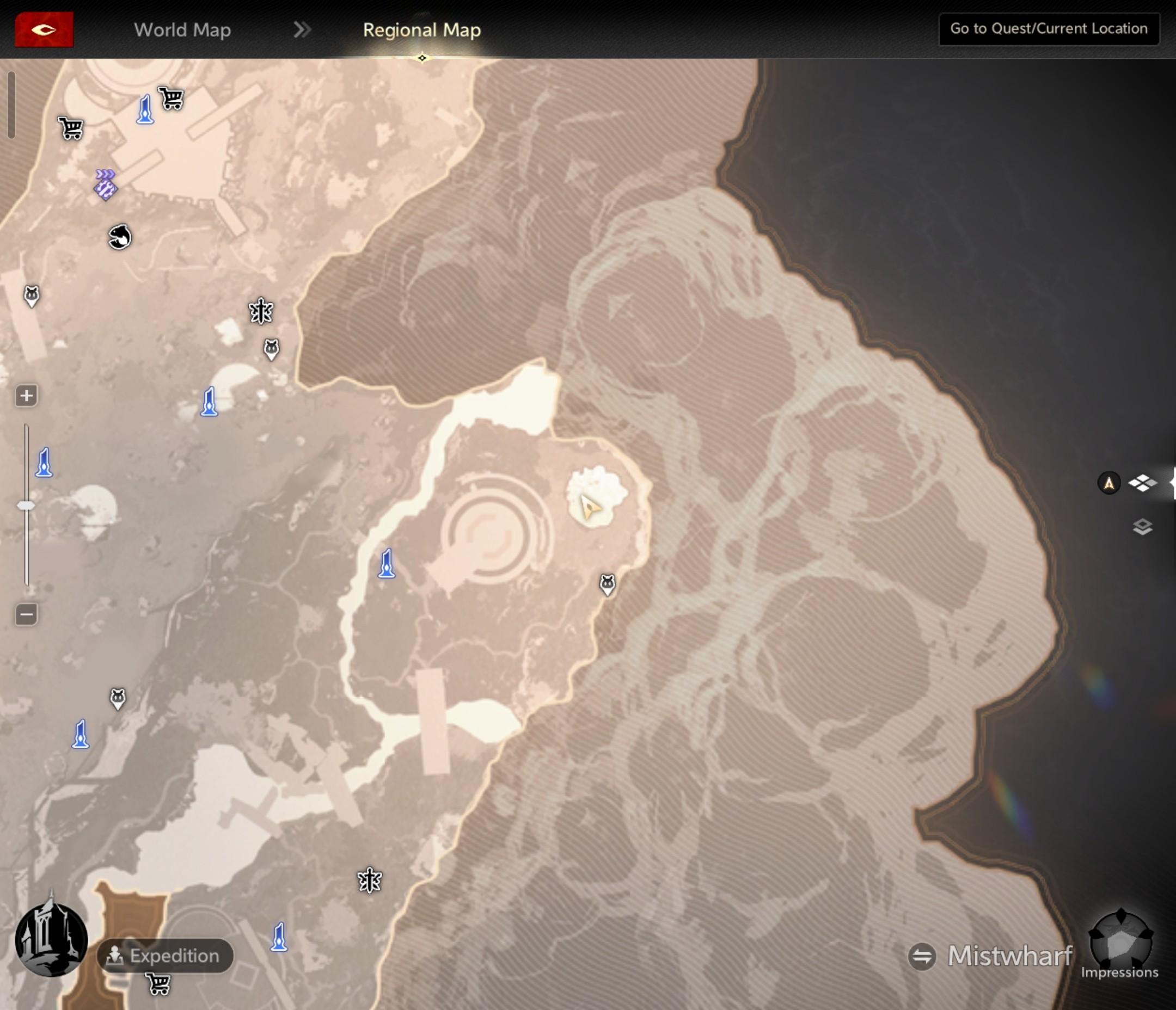
Task: Click the black fish marker
Action: (x=119, y=237)
